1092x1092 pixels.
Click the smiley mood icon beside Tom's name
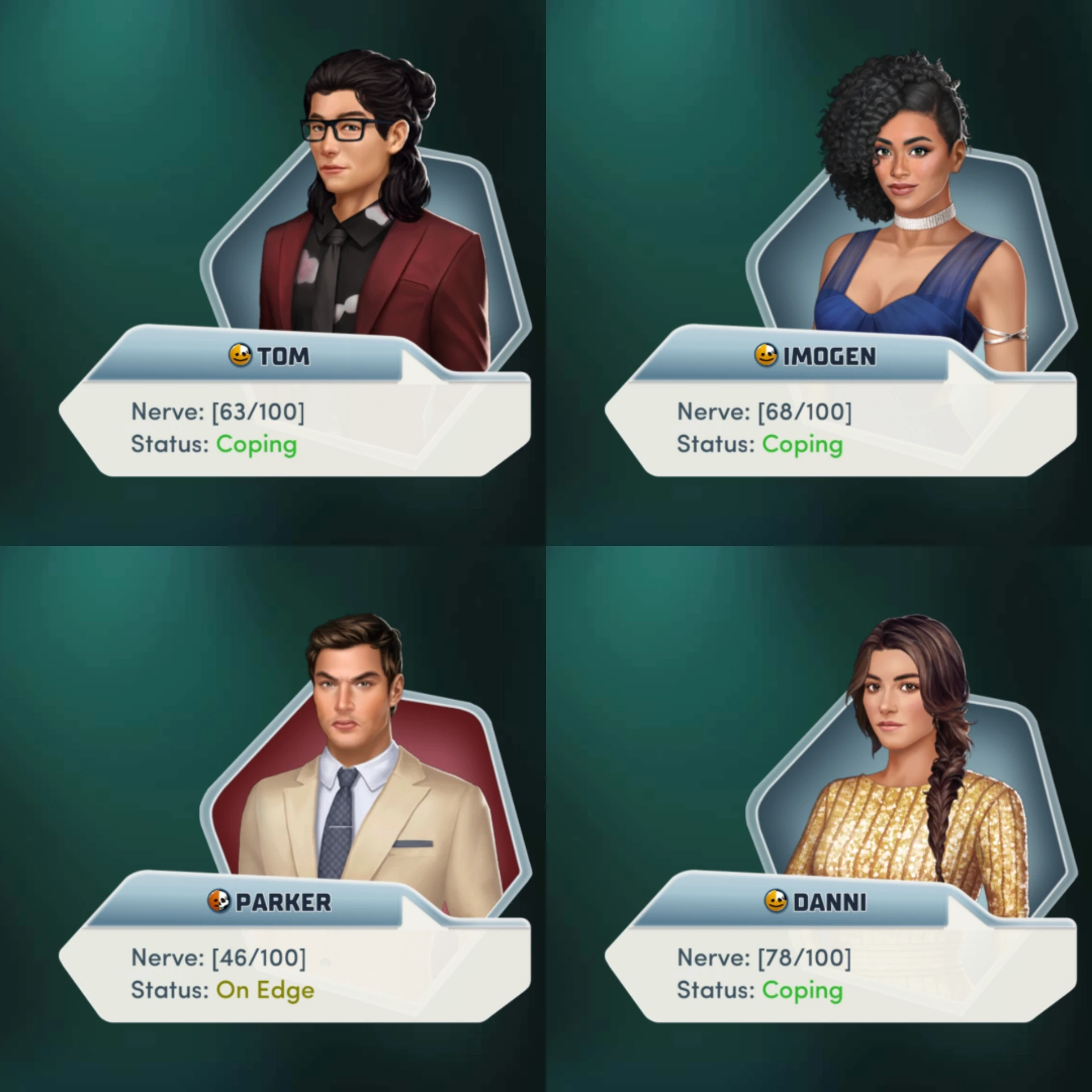(242, 355)
